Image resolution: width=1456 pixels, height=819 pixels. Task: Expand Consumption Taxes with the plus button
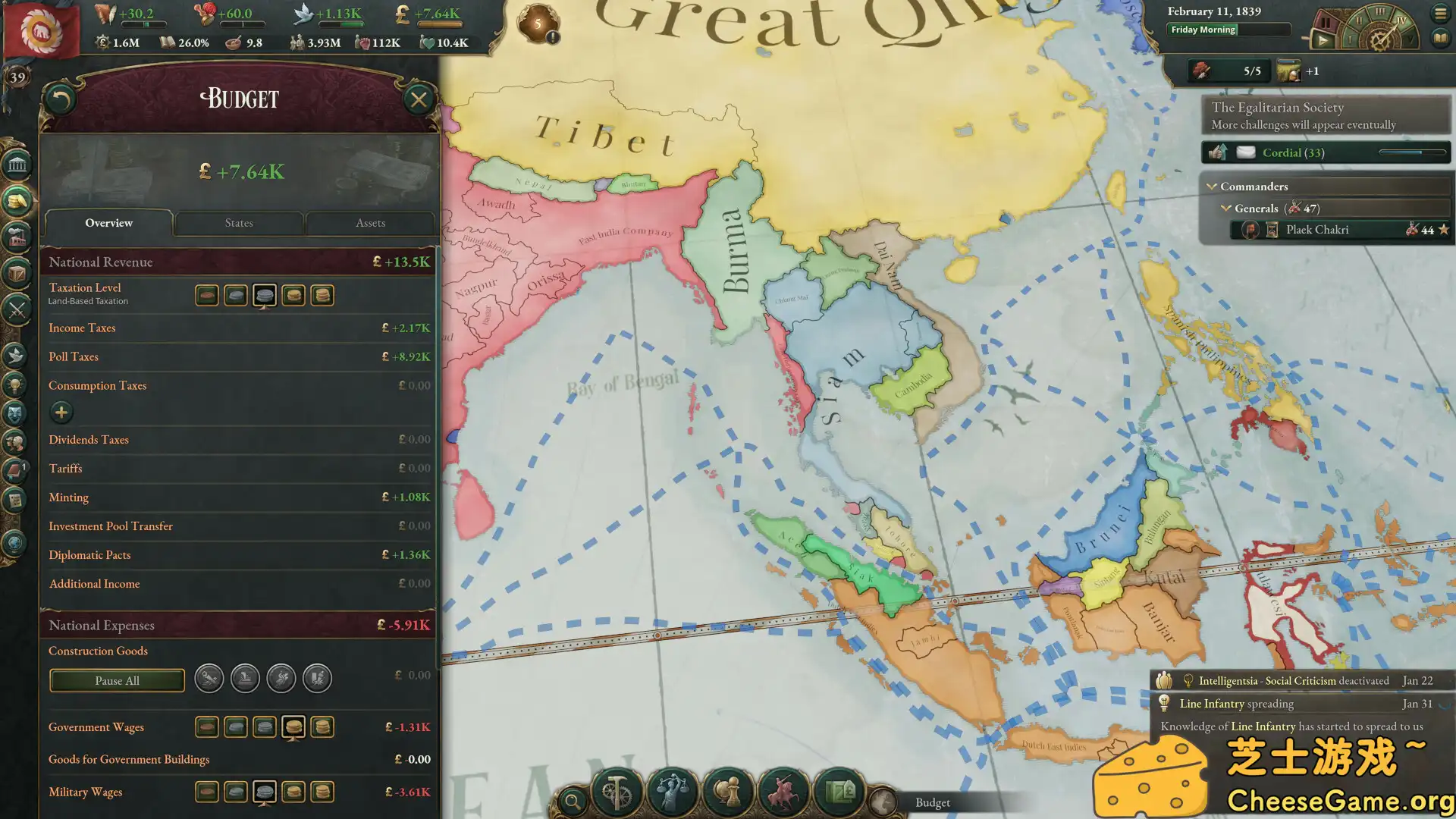61,412
